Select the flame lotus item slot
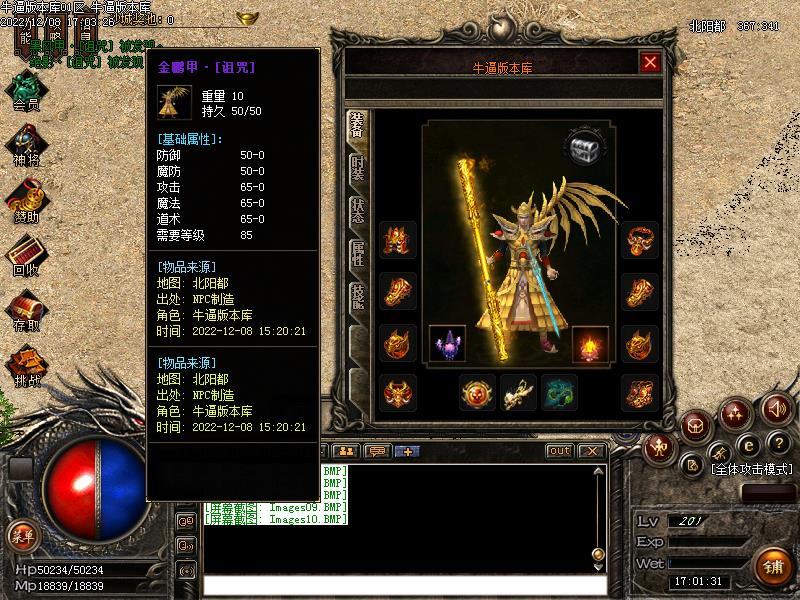 click(x=590, y=343)
